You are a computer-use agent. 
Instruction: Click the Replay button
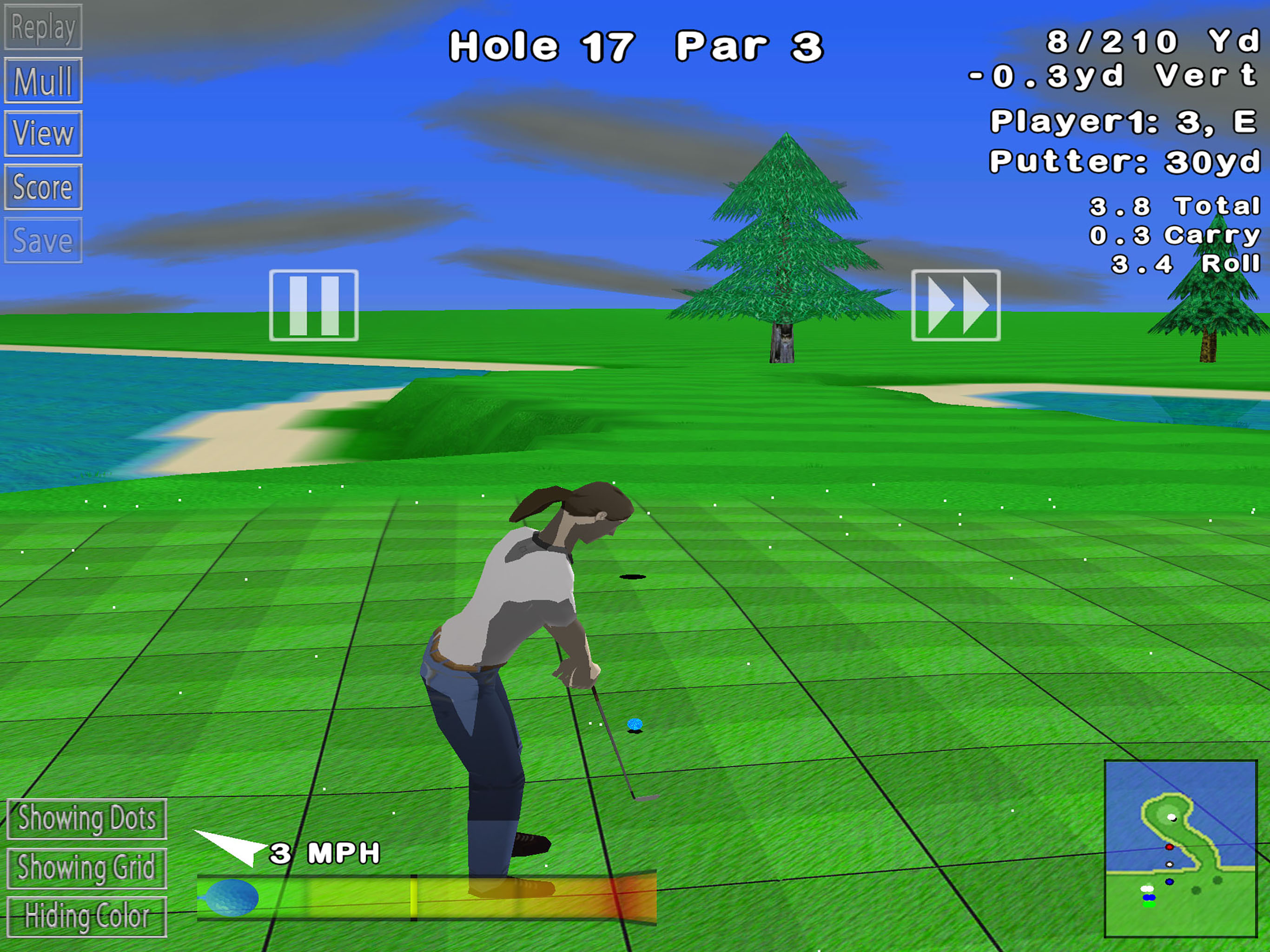[x=43, y=27]
